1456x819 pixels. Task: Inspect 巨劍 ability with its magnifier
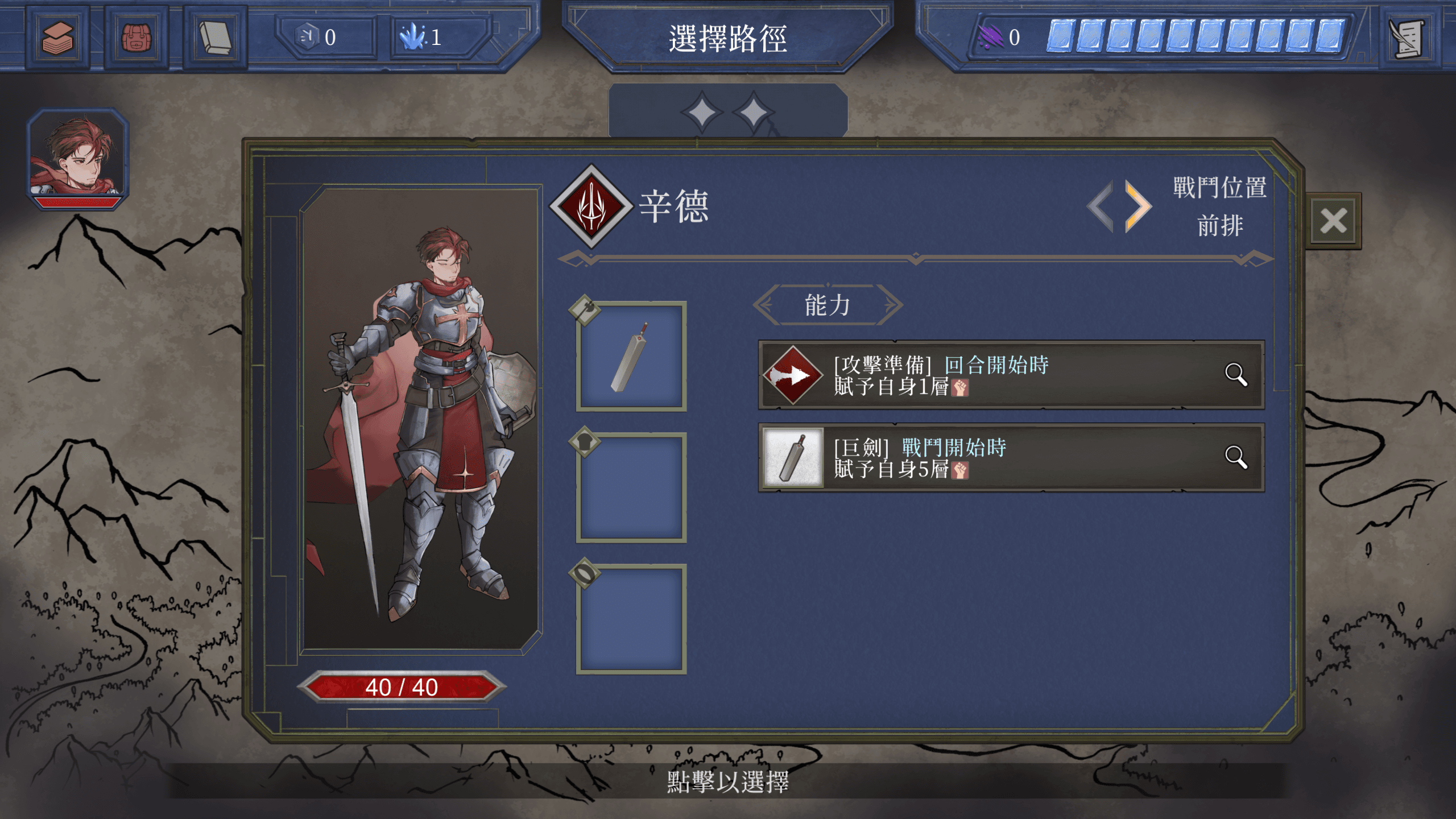coord(1235,457)
